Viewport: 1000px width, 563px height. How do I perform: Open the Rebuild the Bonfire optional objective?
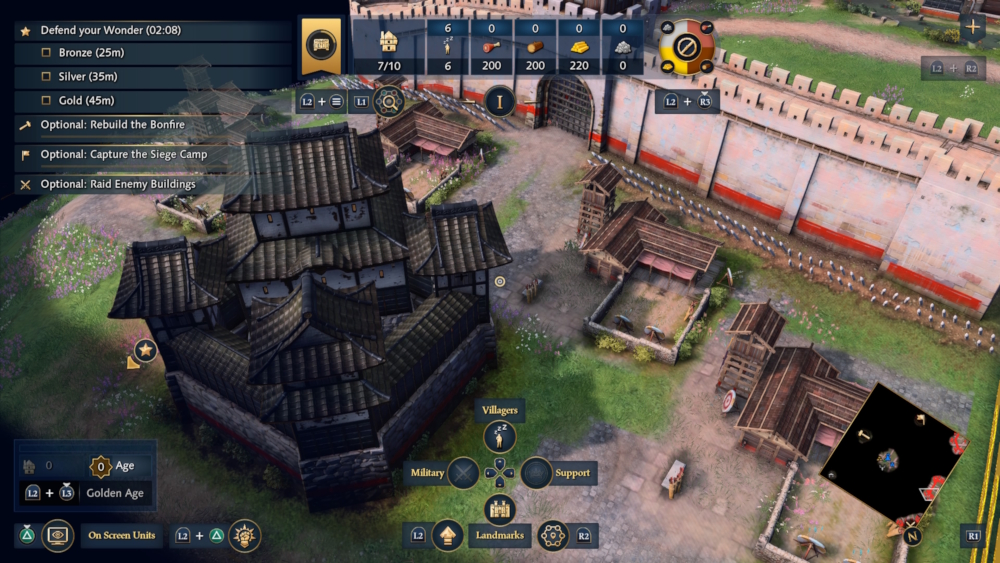click(x=112, y=125)
